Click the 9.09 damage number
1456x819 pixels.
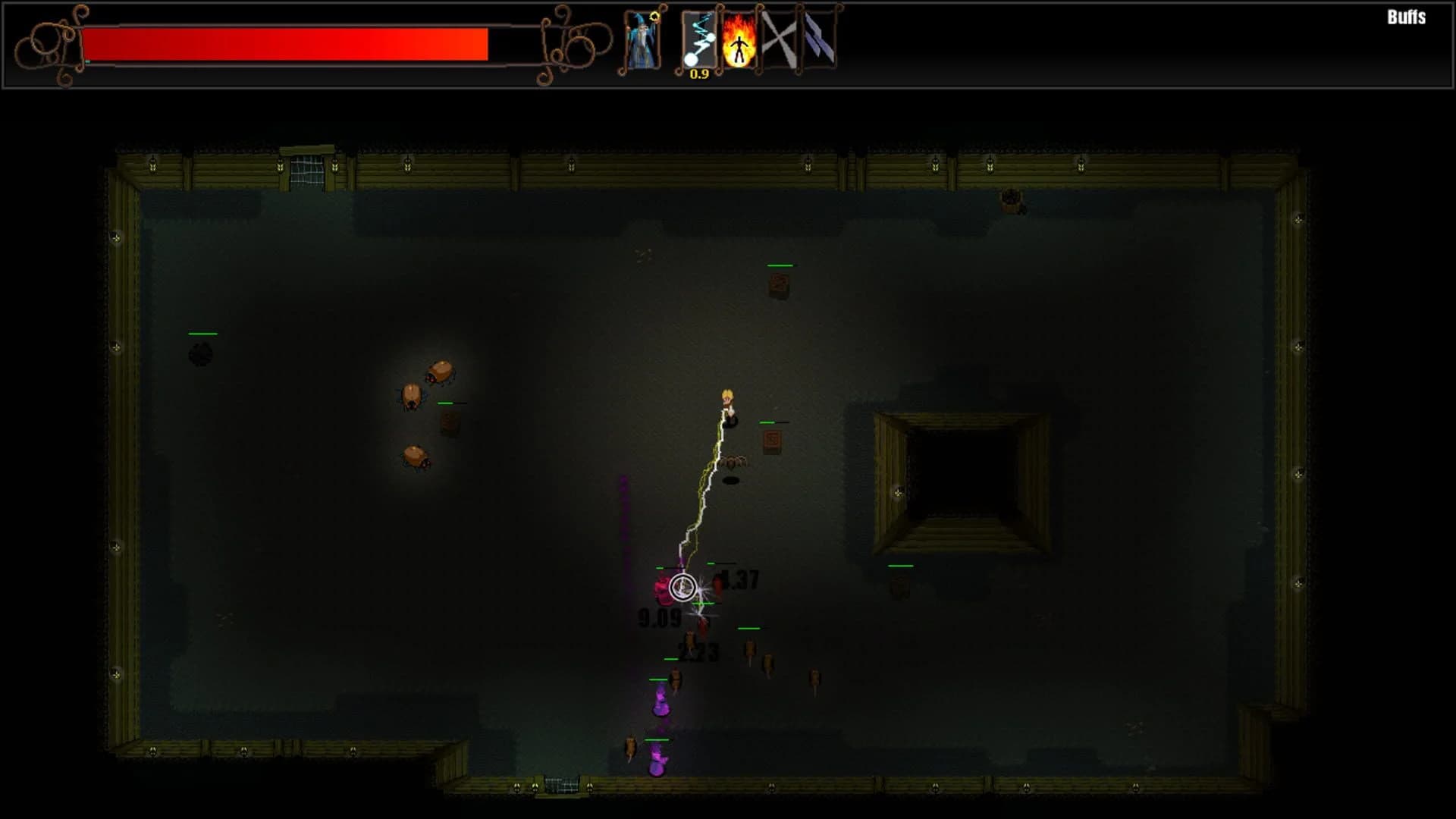(x=657, y=620)
